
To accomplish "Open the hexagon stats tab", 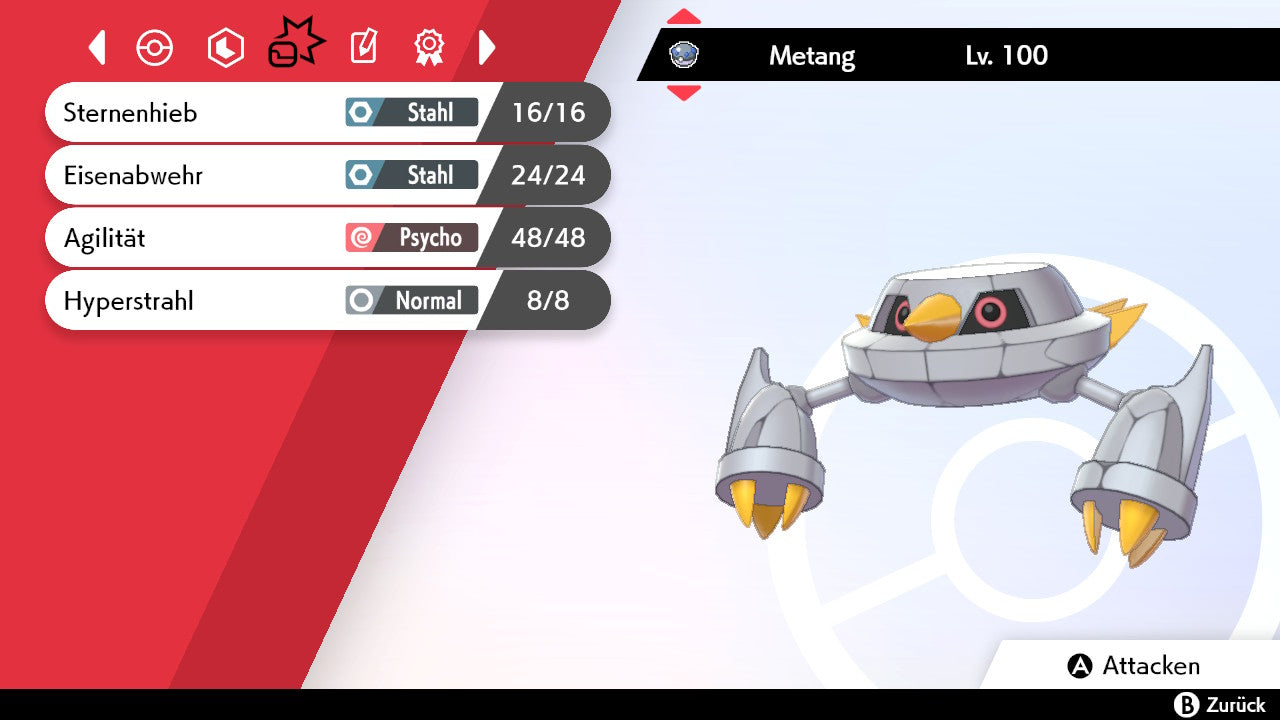I will (x=225, y=47).
